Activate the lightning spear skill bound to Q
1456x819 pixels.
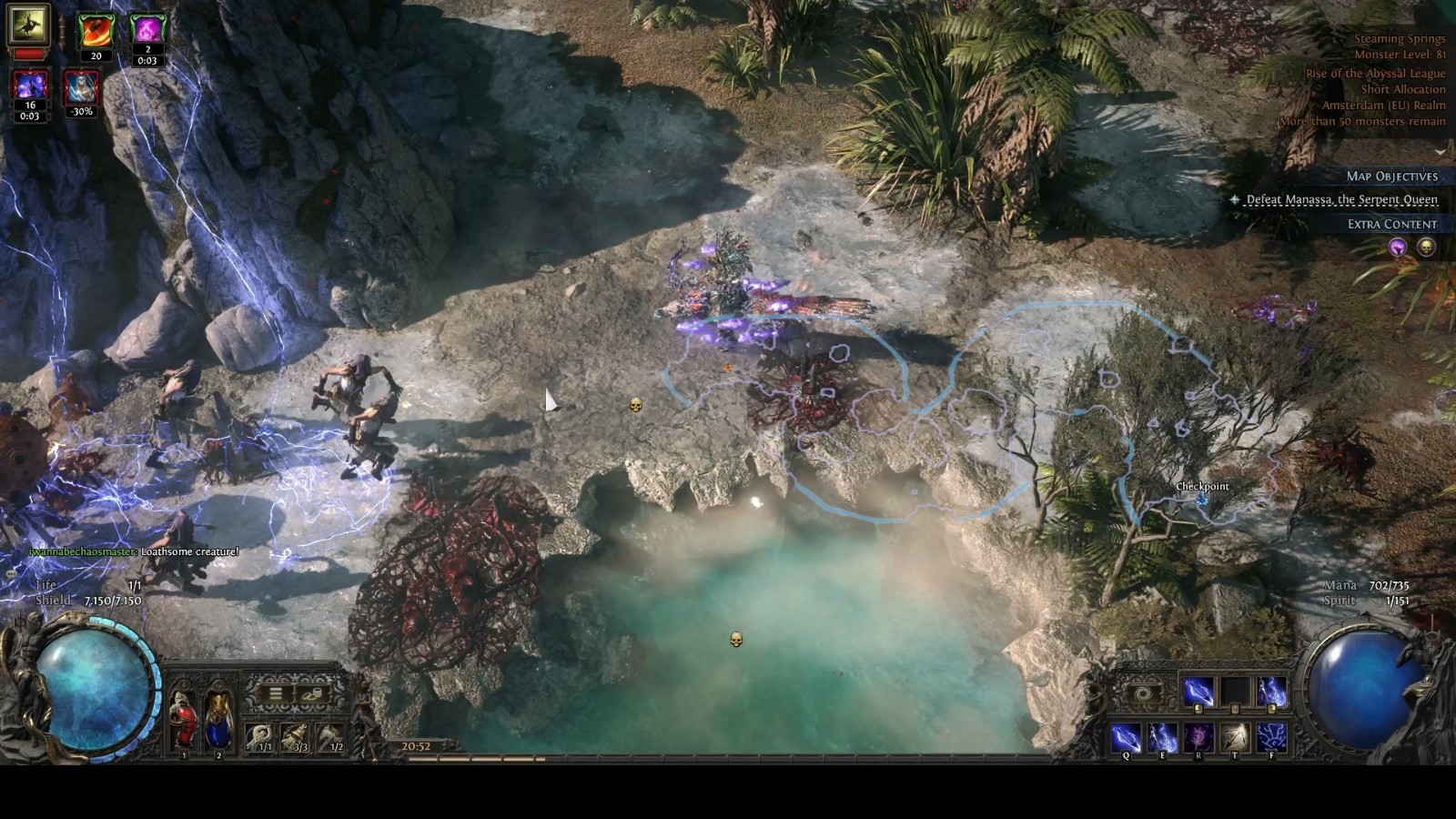[x=1126, y=737]
